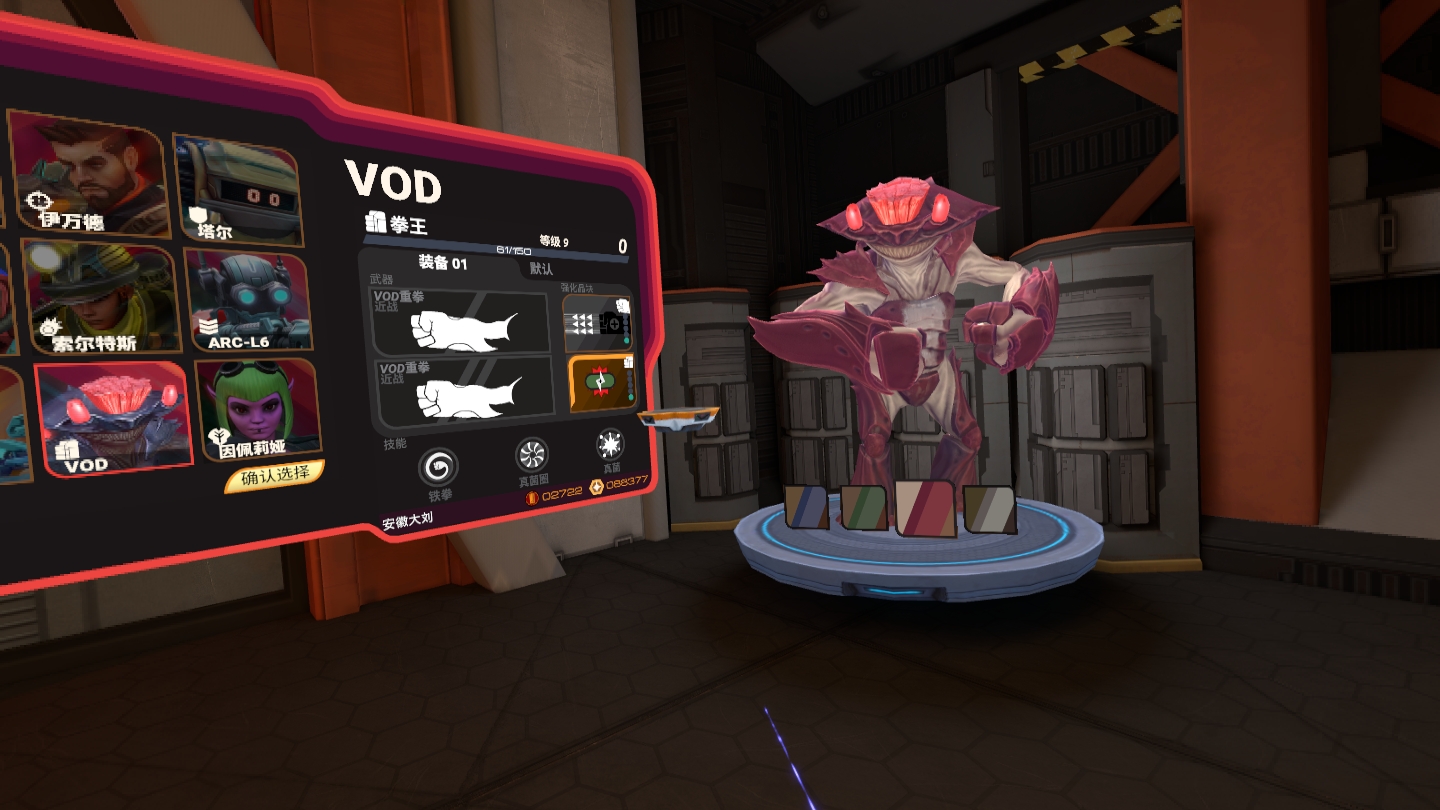The image size is (1440, 810).
Task: Pick the 索尔特斯 character portrait
Action: [x=98, y=297]
